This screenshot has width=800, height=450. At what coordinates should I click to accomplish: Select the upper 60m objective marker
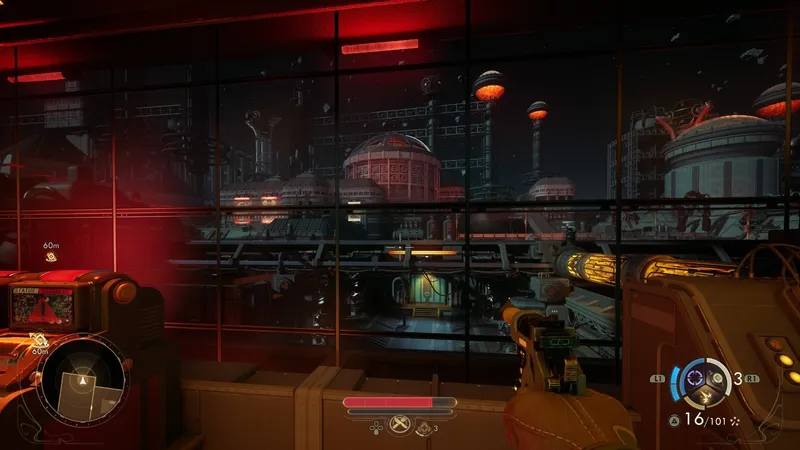pos(50,257)
